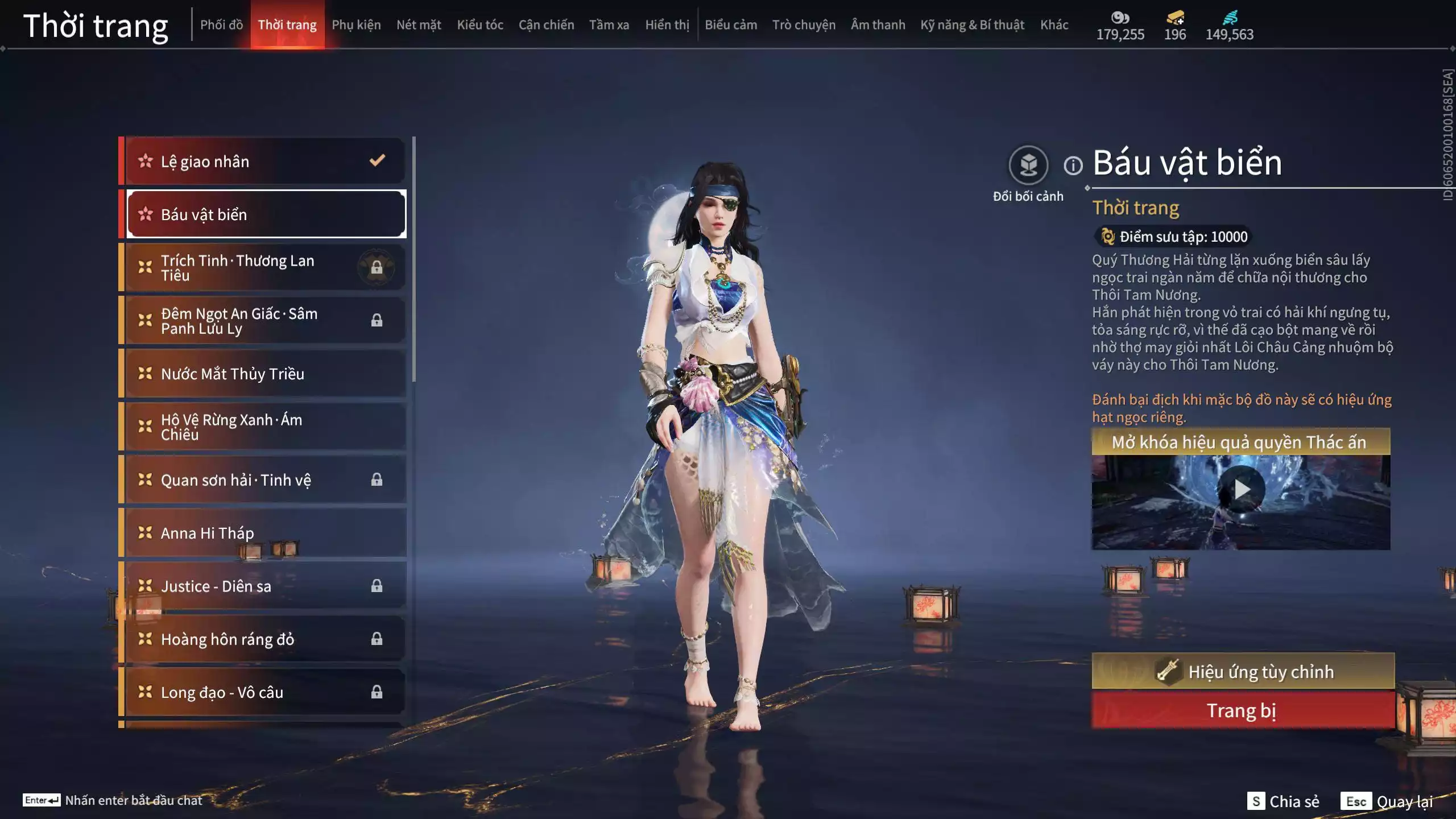The image size is (1456, 819).
Task: Open the info icon beside Báu vật biển
Action: 1073,166
